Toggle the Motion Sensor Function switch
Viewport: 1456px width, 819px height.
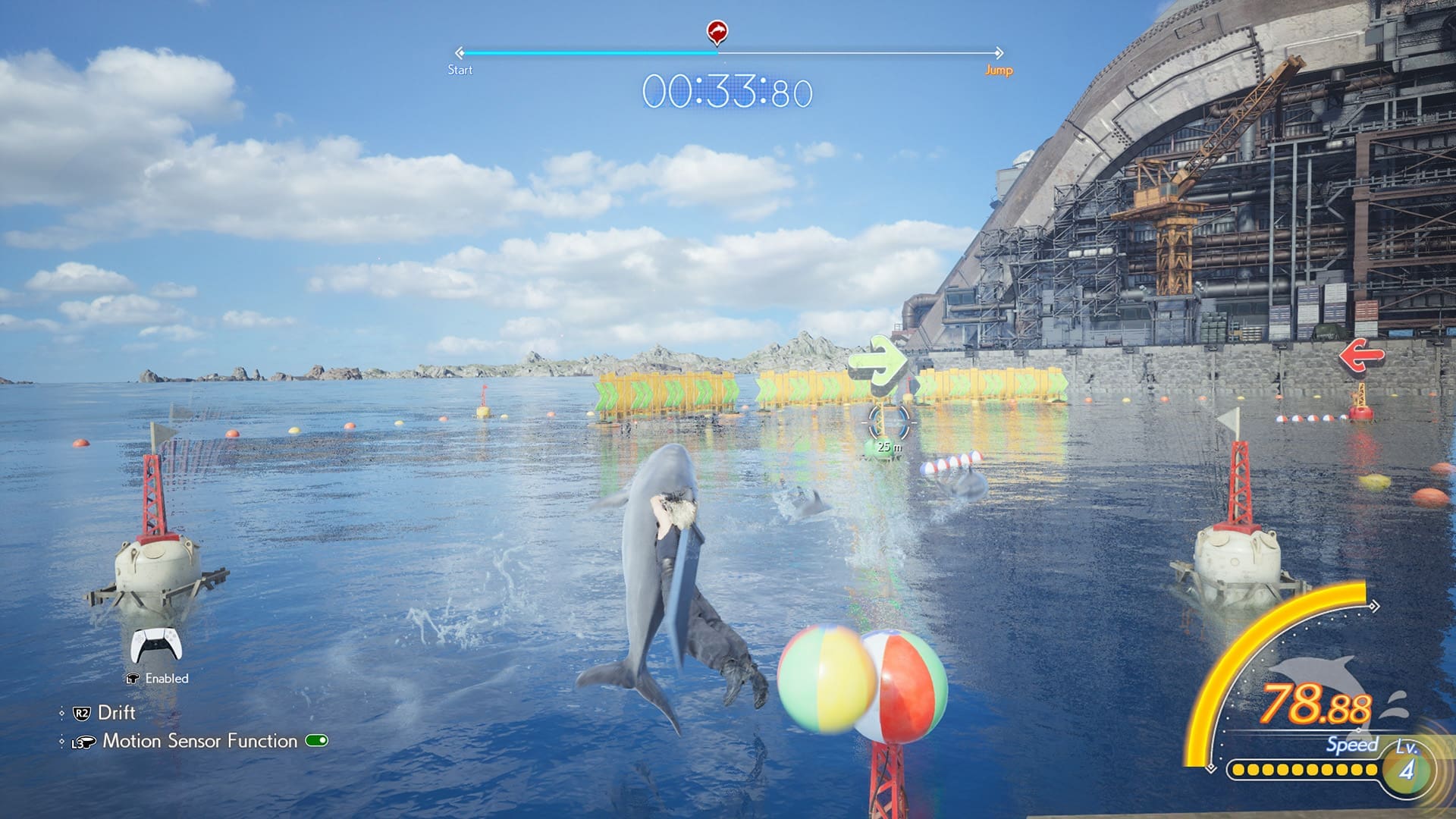pos(316,740)
